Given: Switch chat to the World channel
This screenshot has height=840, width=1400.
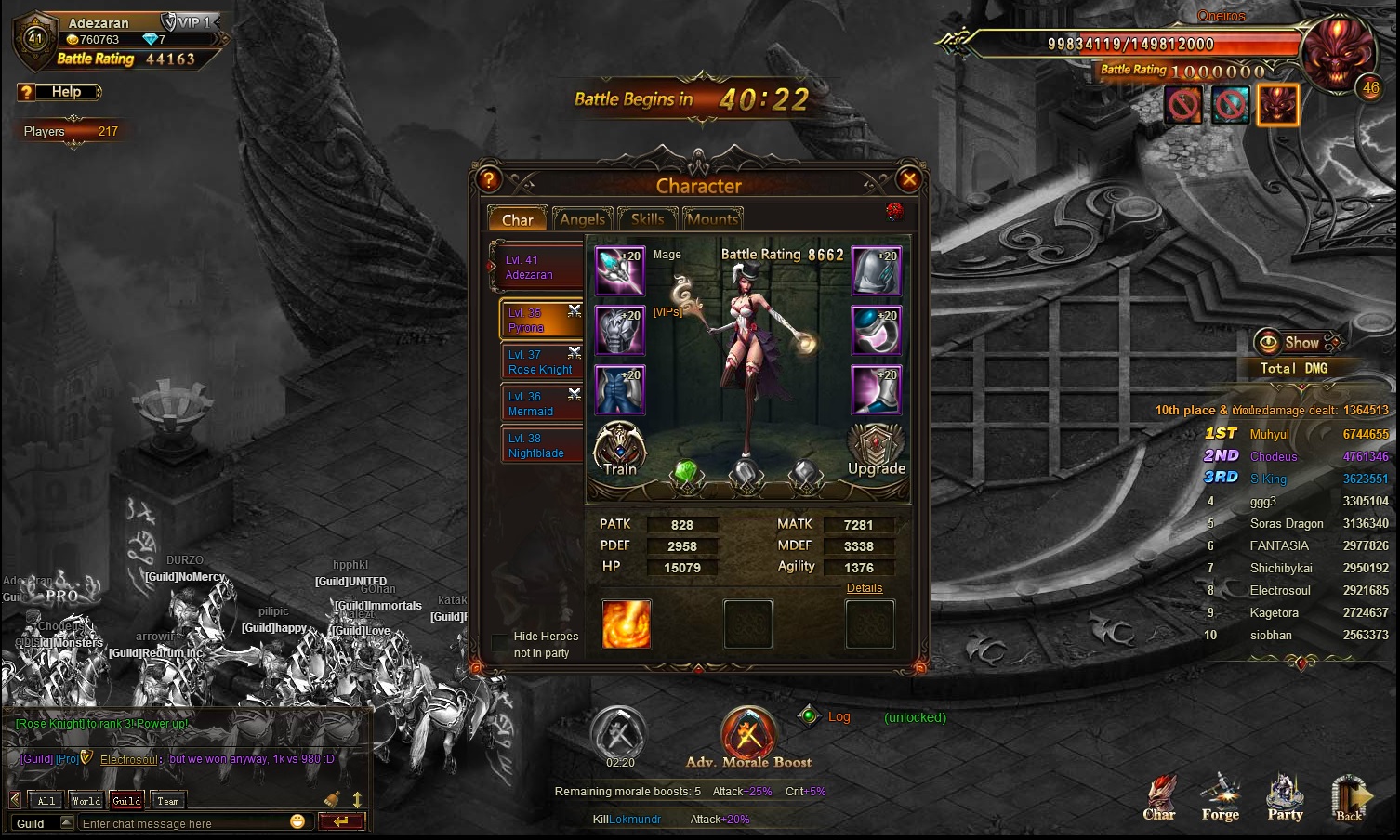Looking at the screenshot, I should 86,801.
